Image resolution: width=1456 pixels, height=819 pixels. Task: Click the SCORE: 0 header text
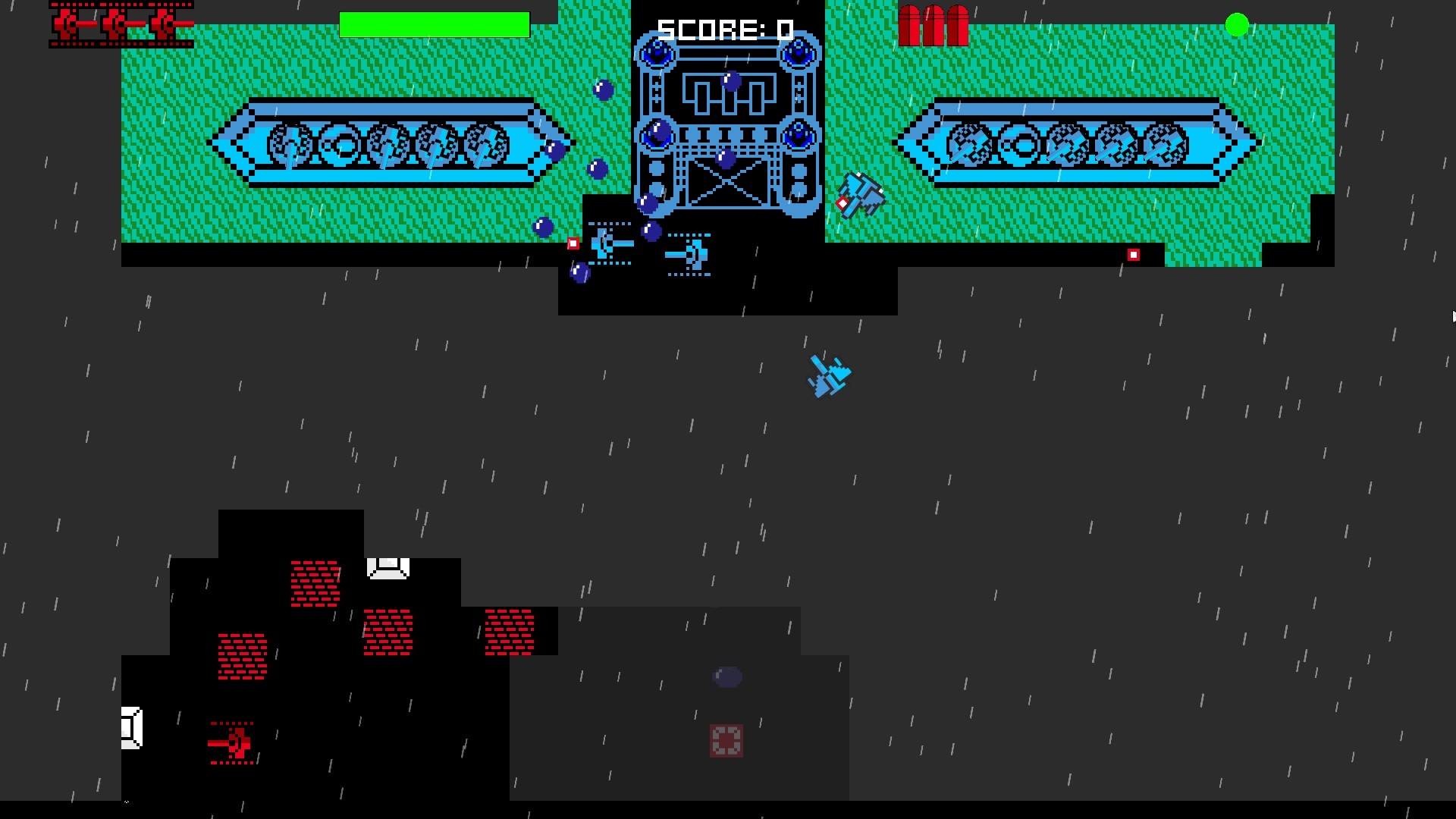coord(725,30)
